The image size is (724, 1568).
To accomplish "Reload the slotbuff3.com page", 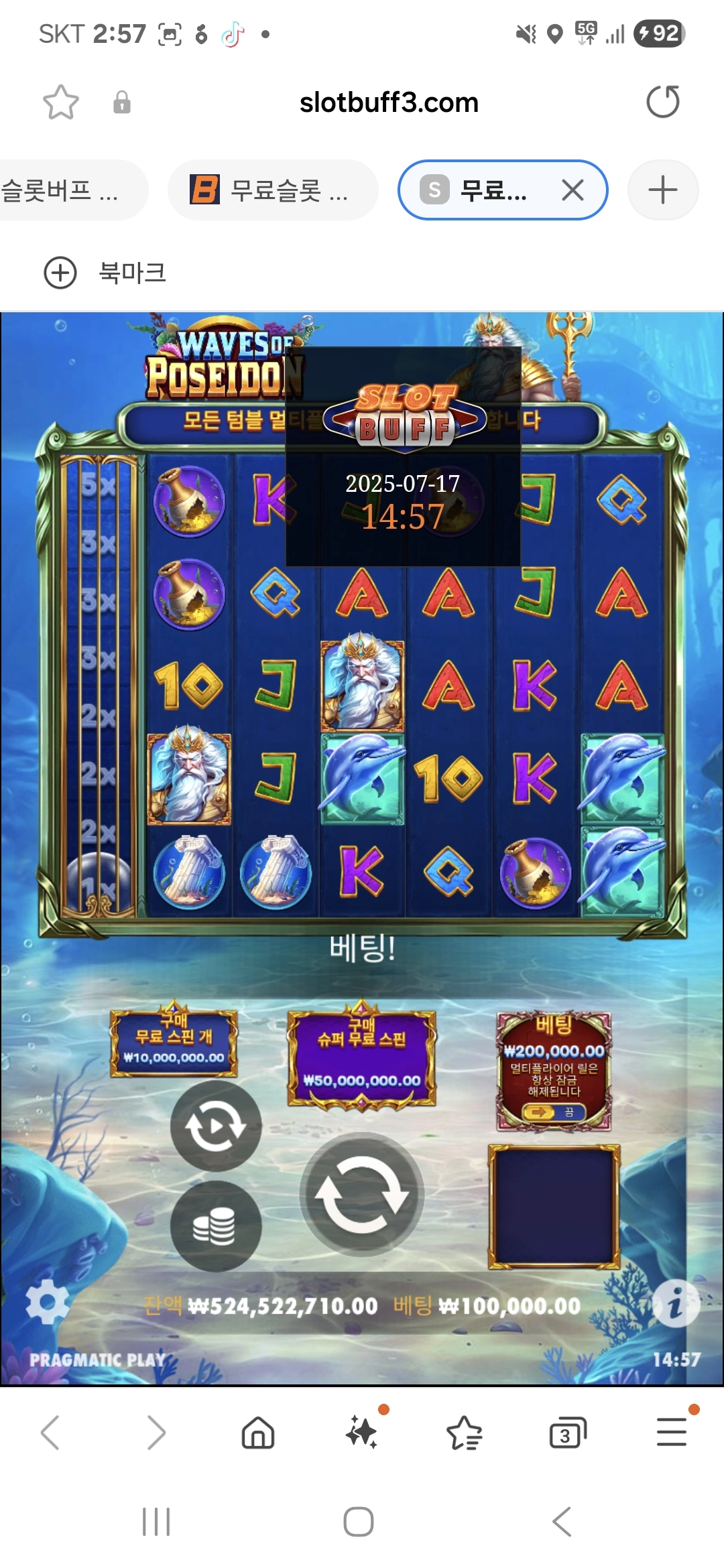I will click(x=662, y=102).
